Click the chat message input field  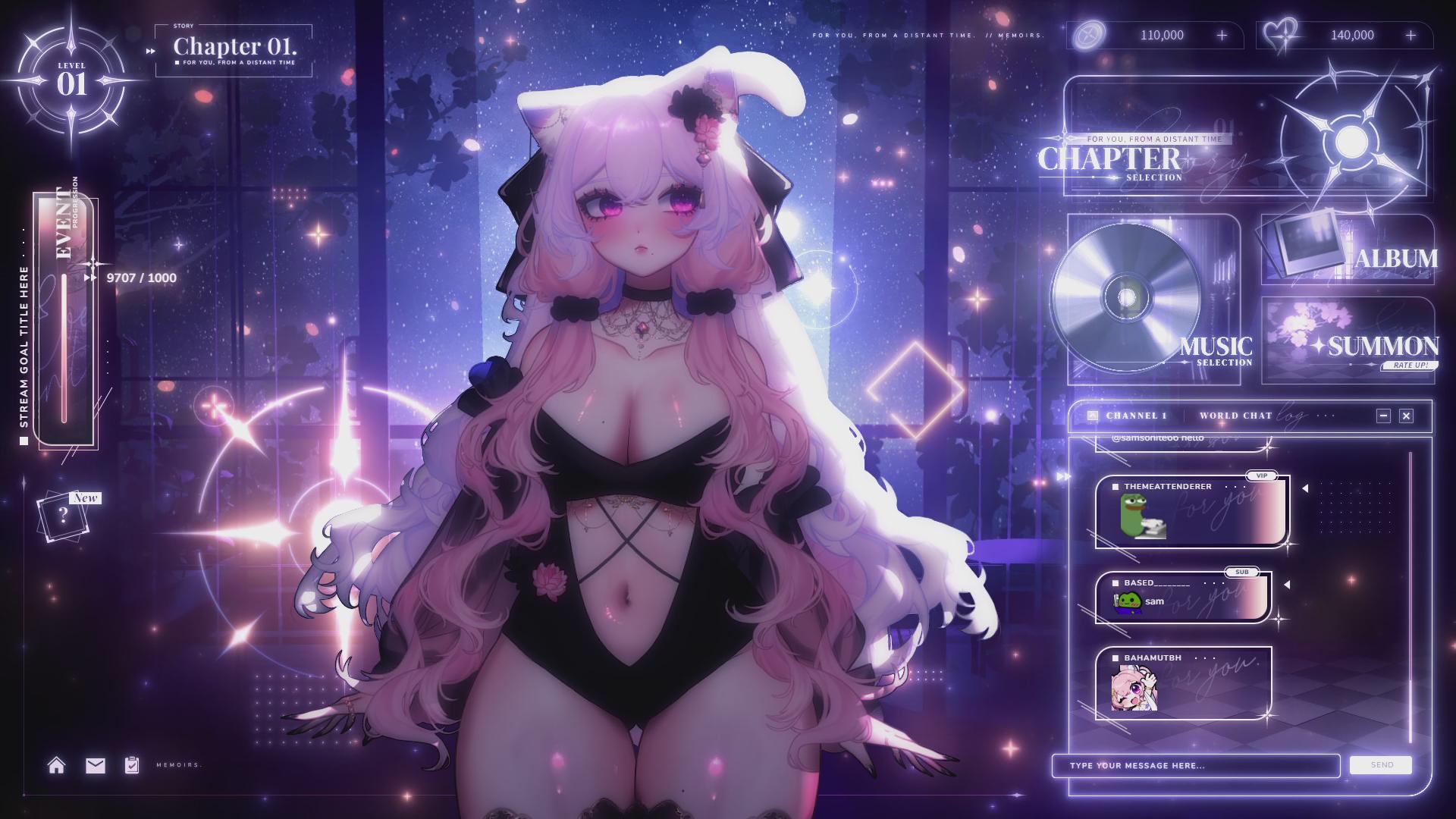tap(1195, 766)
